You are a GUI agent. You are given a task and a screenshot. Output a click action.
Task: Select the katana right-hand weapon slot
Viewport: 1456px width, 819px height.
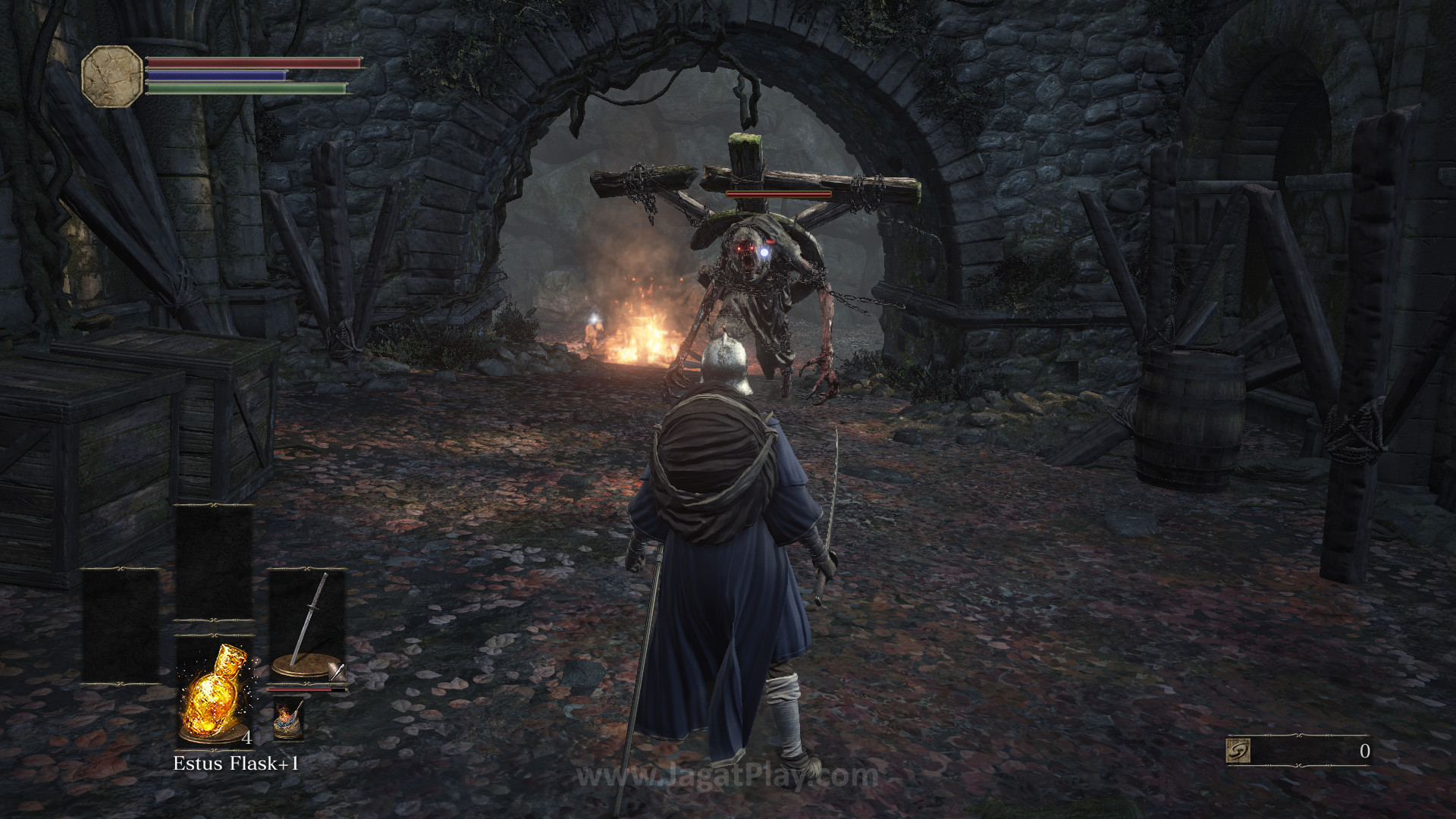pyautogui.click(x=307, y=626)
